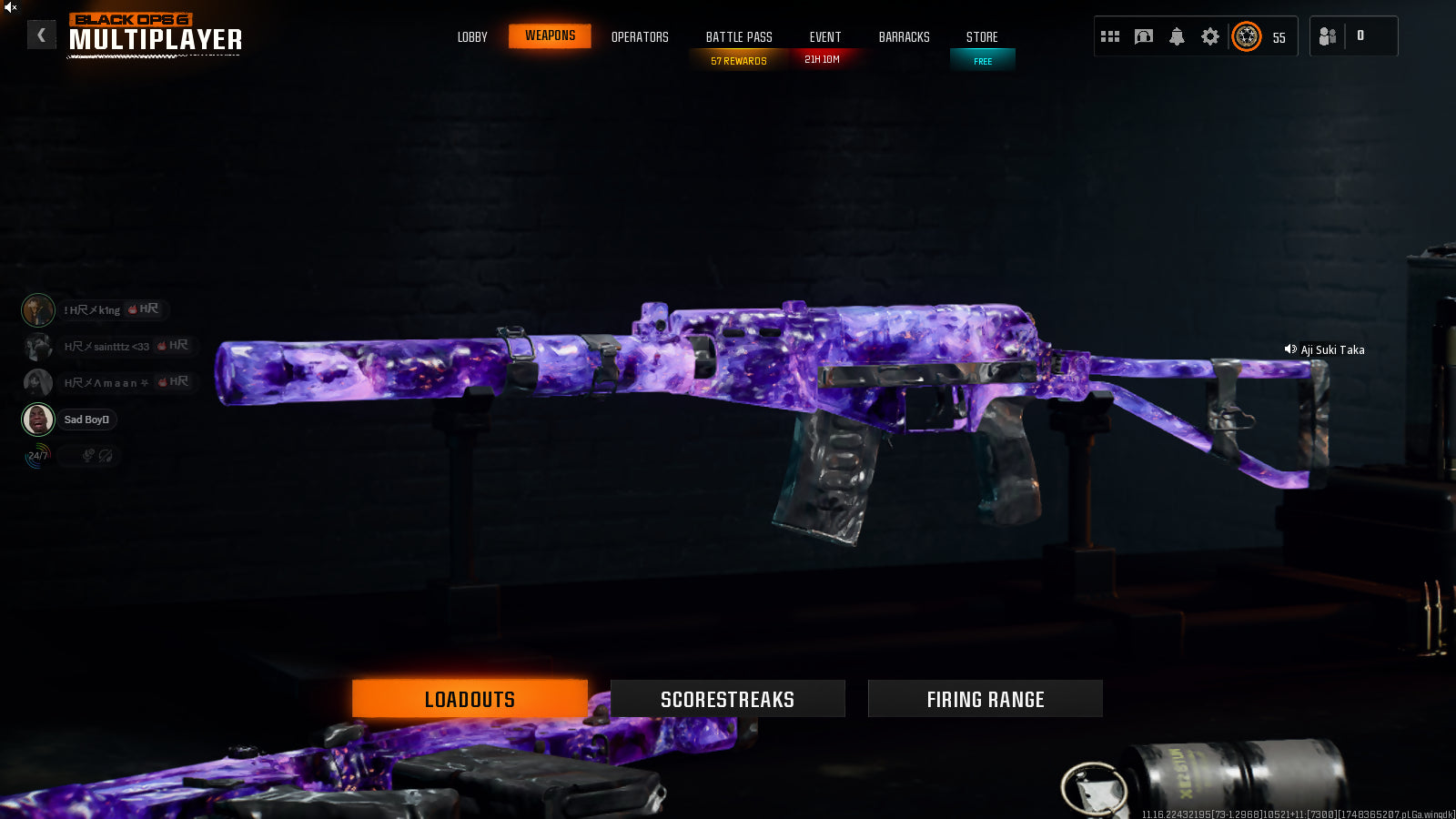Switch to the Lobby tab
This screenshot has height=819, width=1456.
[x=472, y=37]
